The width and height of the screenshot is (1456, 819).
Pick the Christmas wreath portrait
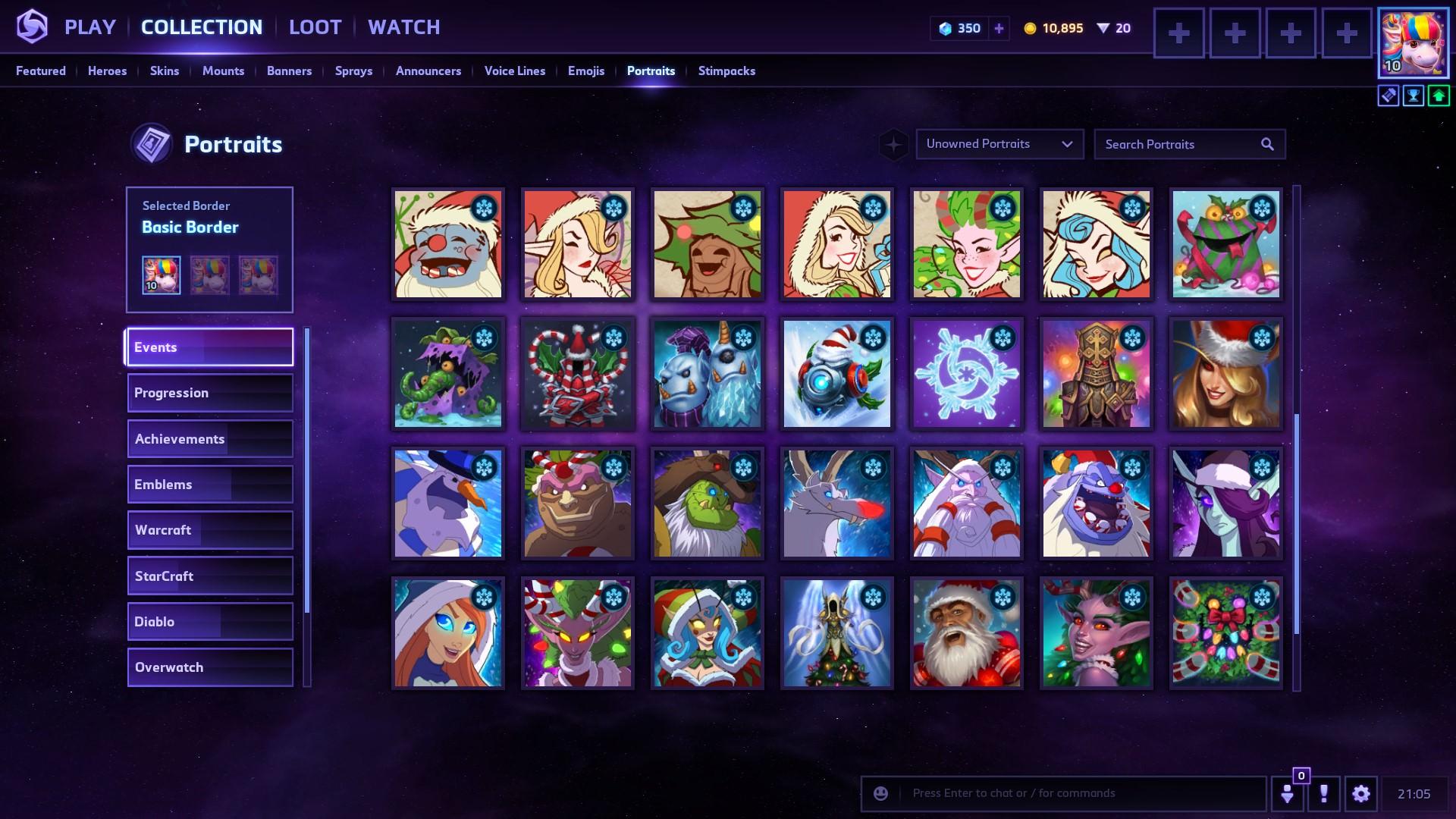coord(1225,633)
